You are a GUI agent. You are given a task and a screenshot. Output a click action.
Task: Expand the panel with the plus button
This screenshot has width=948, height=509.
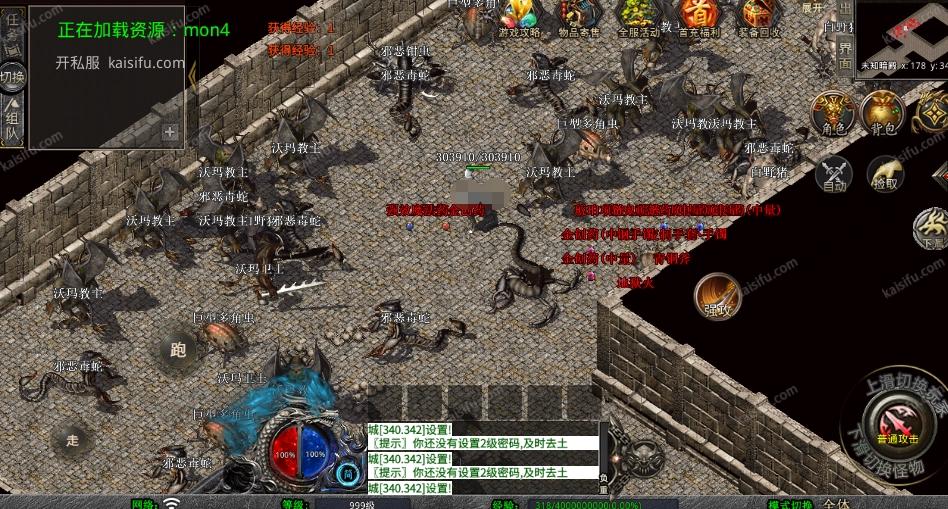coord(170,131)
